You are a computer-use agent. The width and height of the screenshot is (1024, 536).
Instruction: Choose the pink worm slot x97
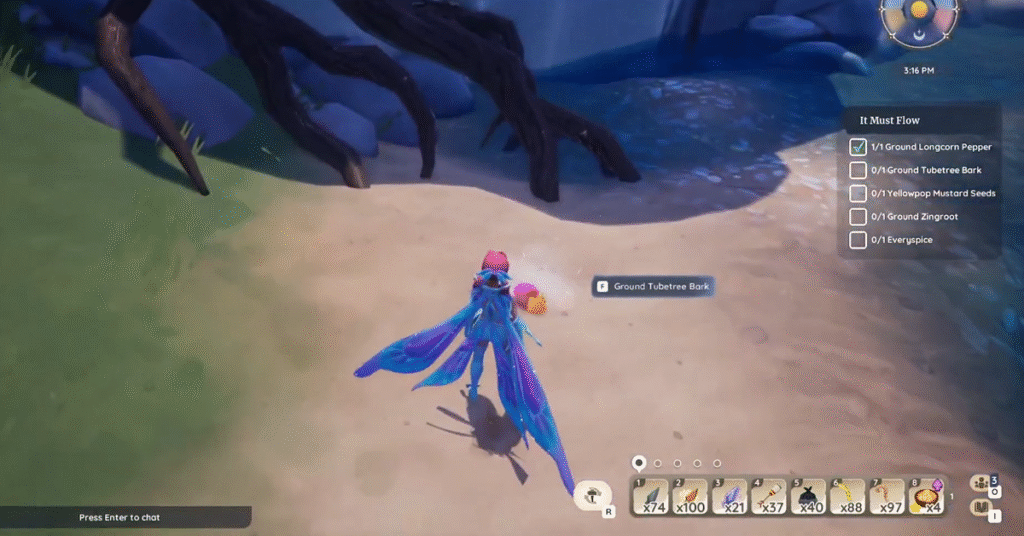point(887,497)
